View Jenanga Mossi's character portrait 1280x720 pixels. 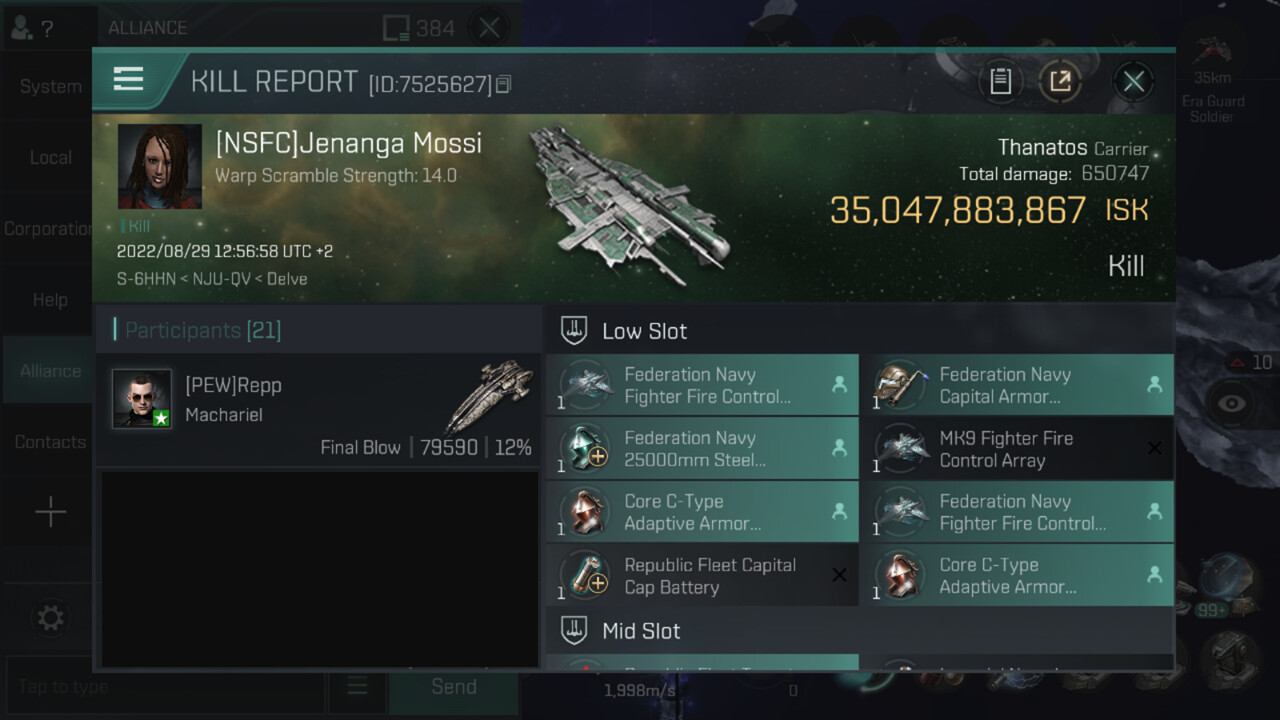160,167
